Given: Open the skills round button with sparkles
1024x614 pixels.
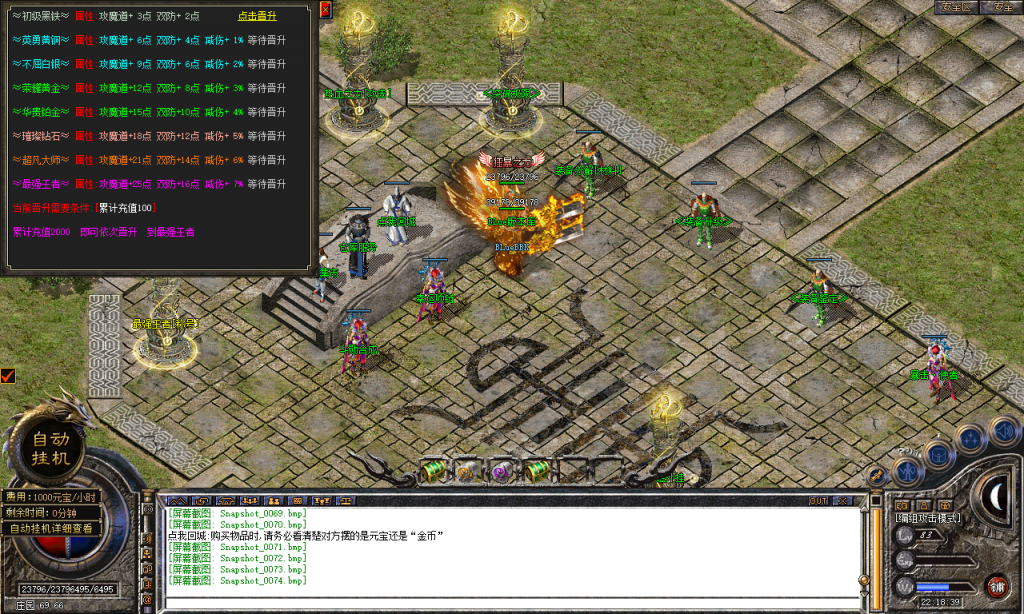Looking at the screenshot, I should tap(970, 438).
